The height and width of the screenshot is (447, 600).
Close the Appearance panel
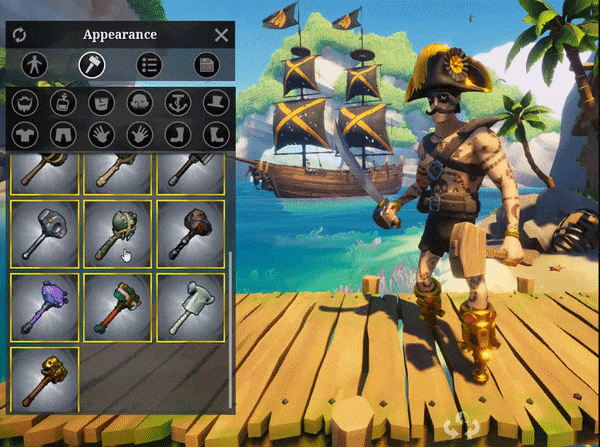coord(221,35)
